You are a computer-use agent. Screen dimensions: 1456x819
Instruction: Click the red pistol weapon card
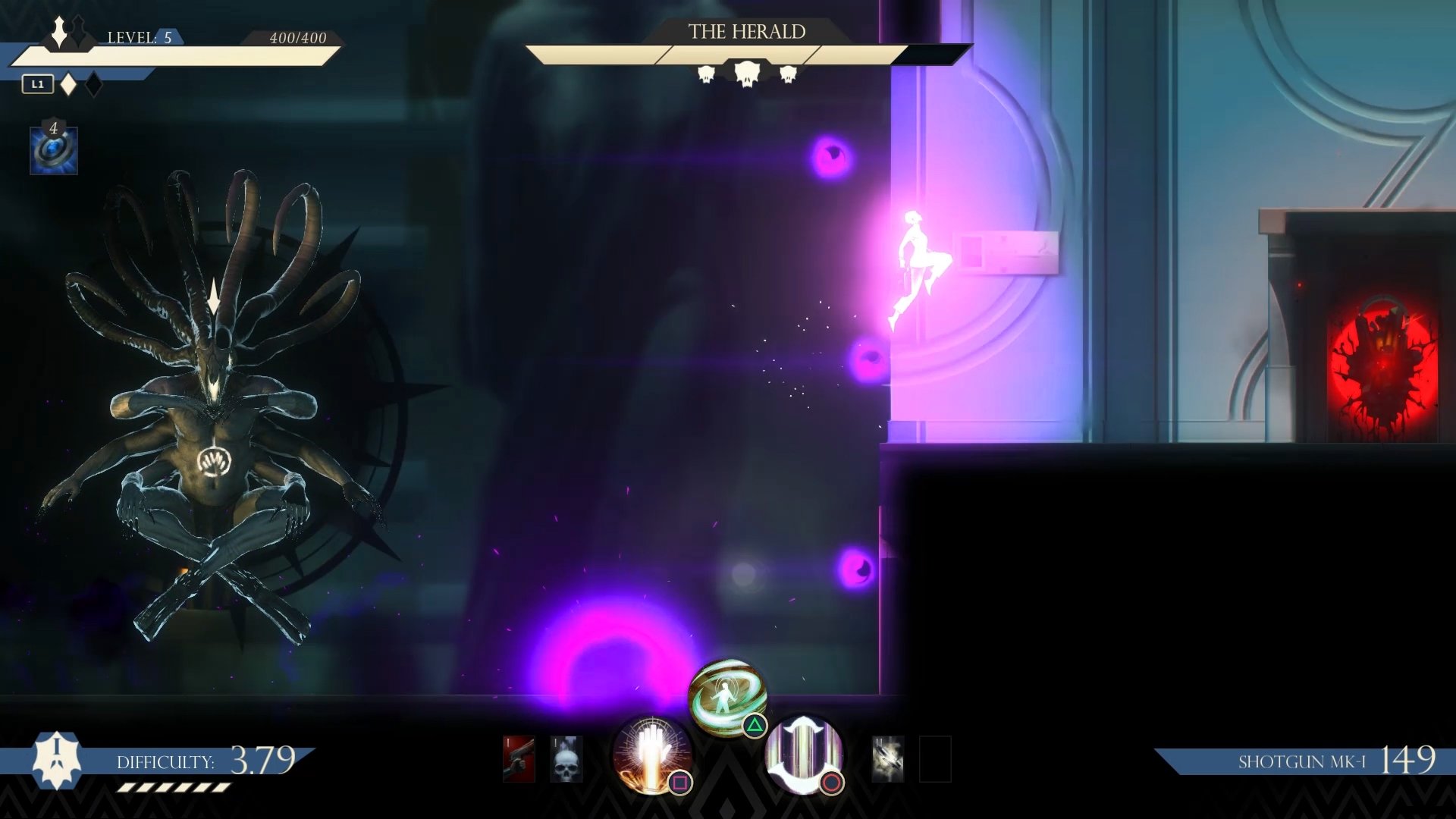coord(519,758)
